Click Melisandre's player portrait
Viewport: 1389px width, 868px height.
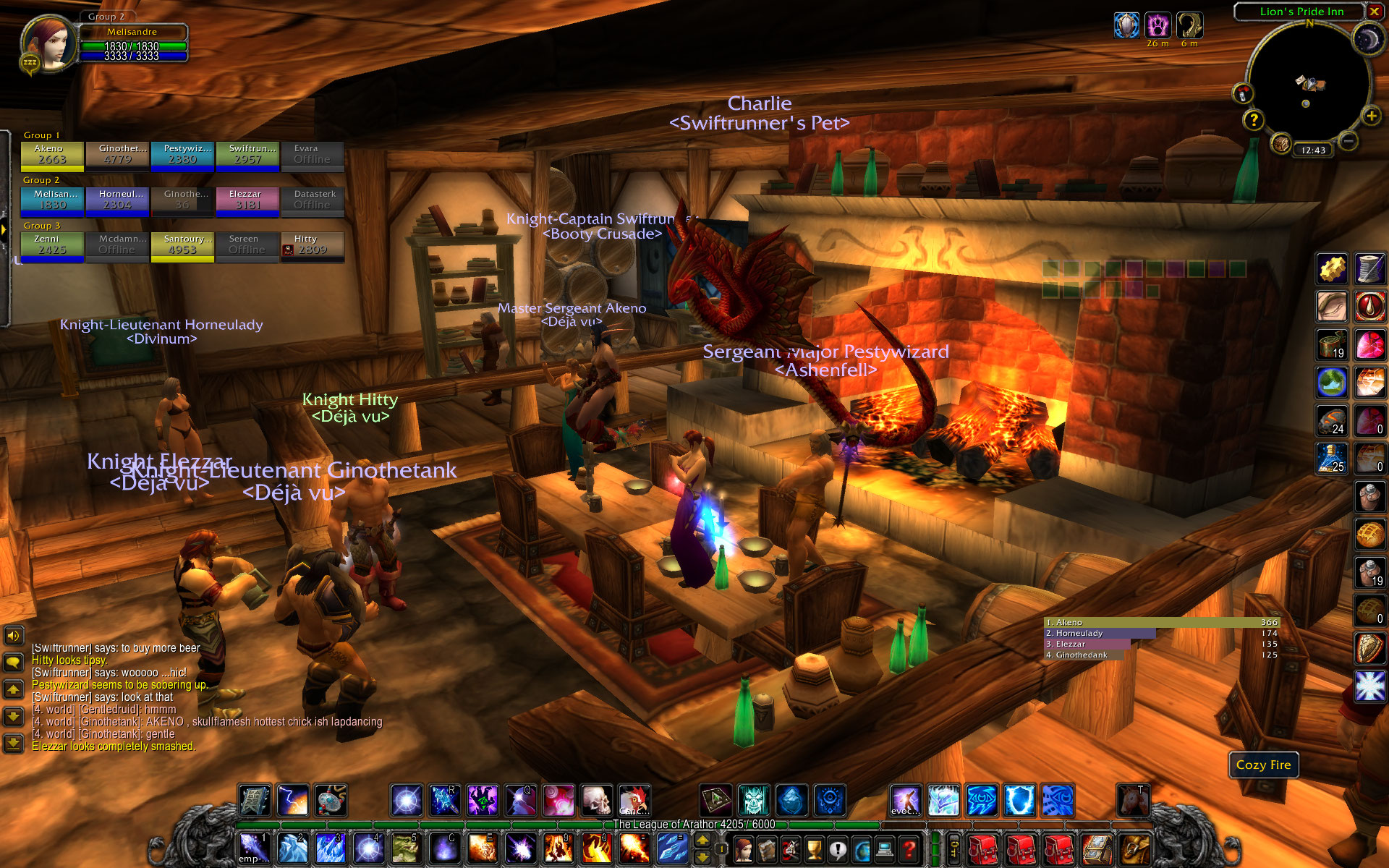click(x=49, y=42)
